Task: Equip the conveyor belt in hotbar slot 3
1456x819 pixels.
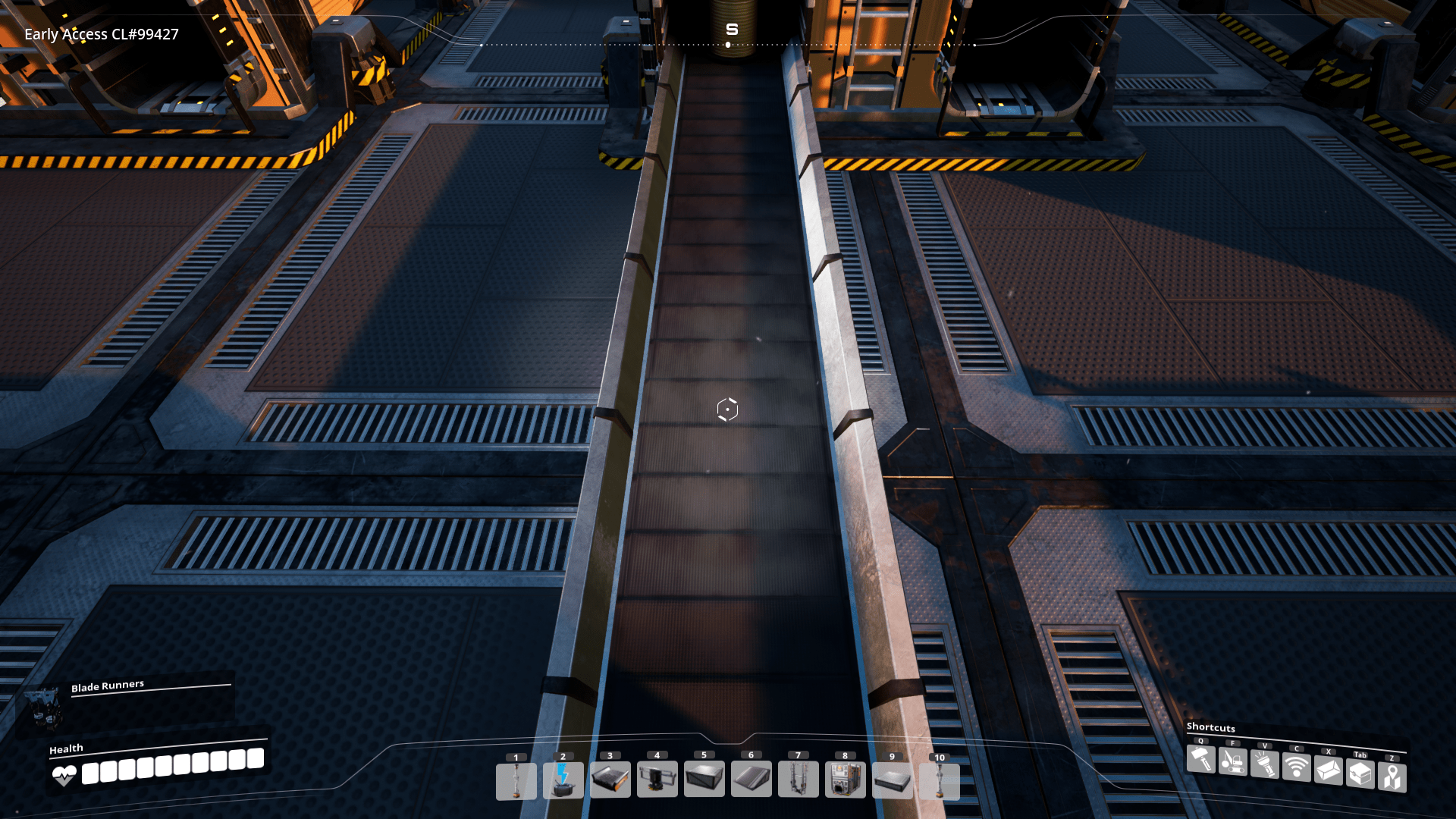Action: pos(609,781)
